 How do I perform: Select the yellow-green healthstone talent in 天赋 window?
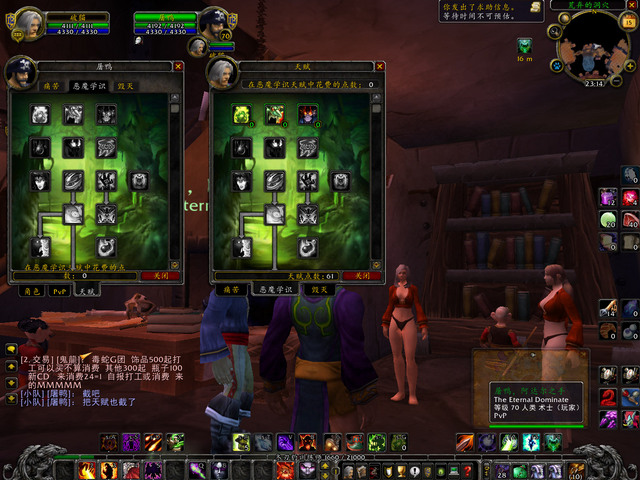pyautogui.click(x=241, y=115)
